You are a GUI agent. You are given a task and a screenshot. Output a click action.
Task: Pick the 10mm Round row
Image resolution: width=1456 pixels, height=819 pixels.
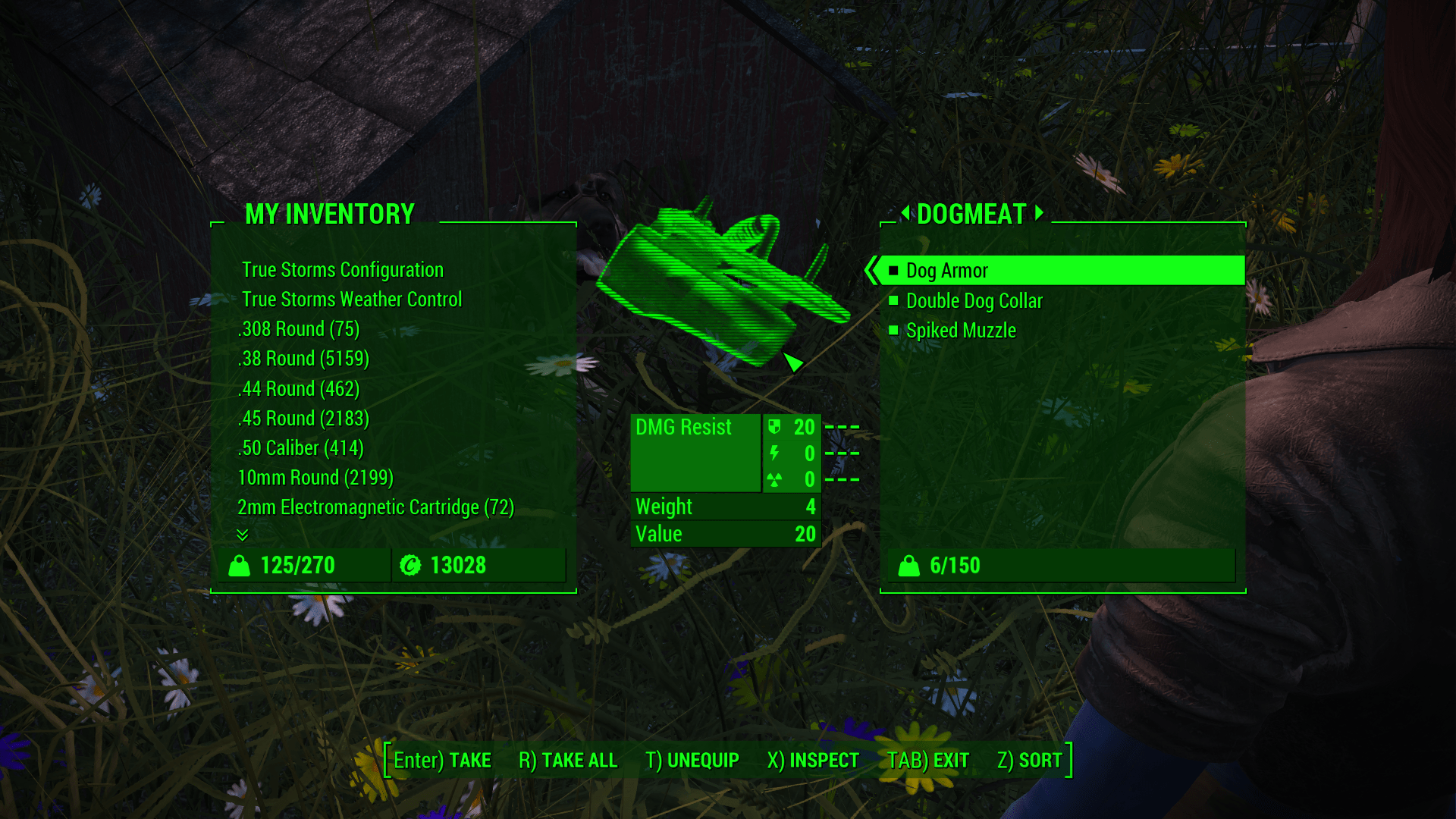315,478
